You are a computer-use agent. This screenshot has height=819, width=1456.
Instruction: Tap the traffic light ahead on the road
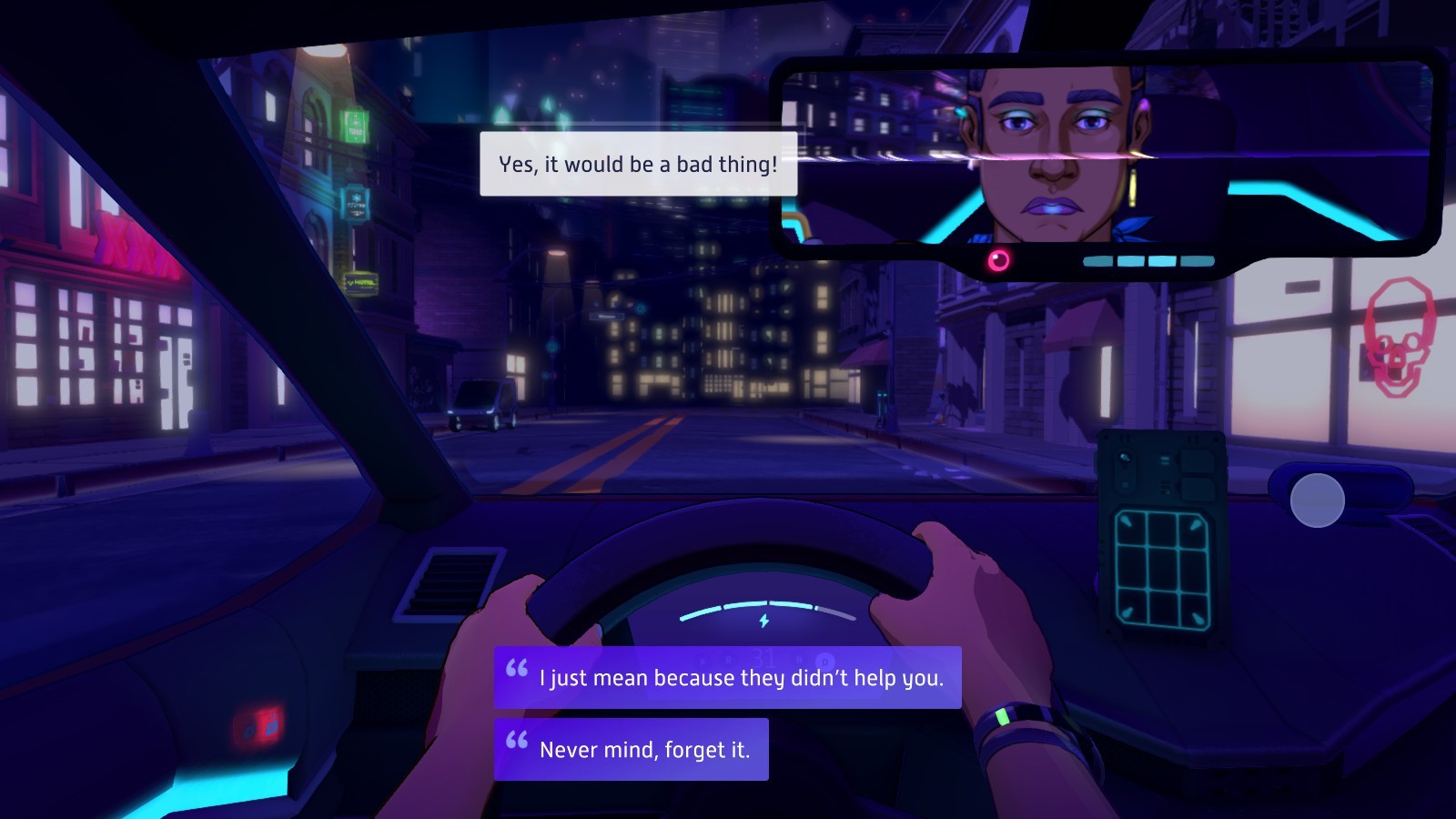coord(551,347)
